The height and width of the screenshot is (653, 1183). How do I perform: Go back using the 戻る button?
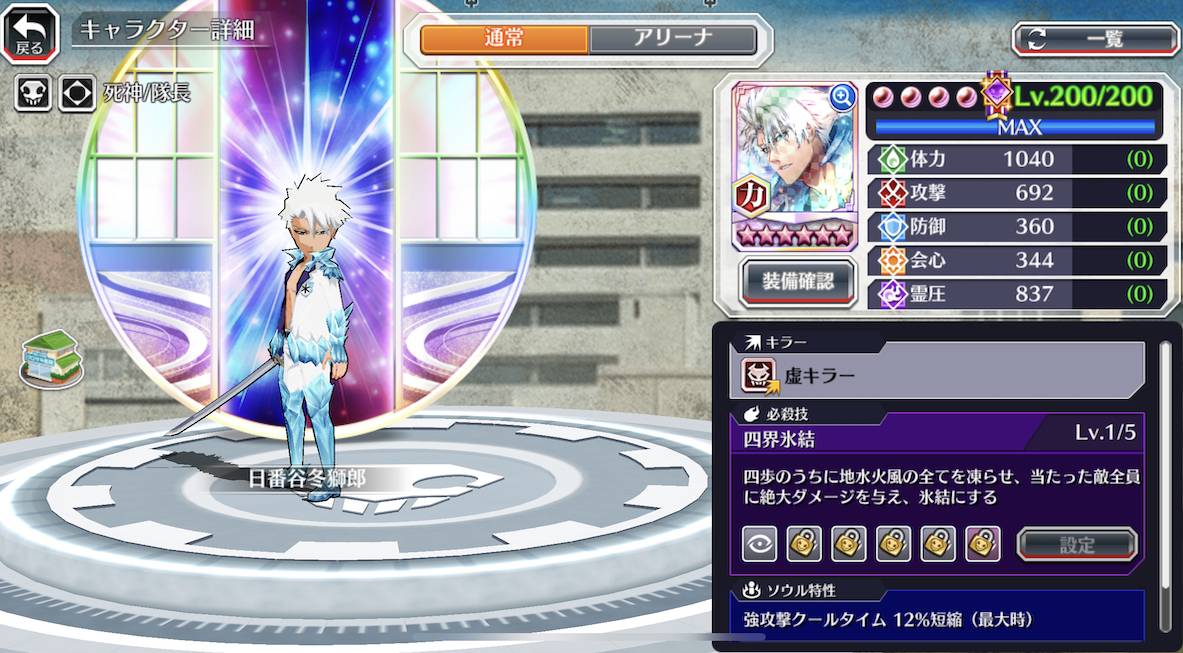point(30,33)
